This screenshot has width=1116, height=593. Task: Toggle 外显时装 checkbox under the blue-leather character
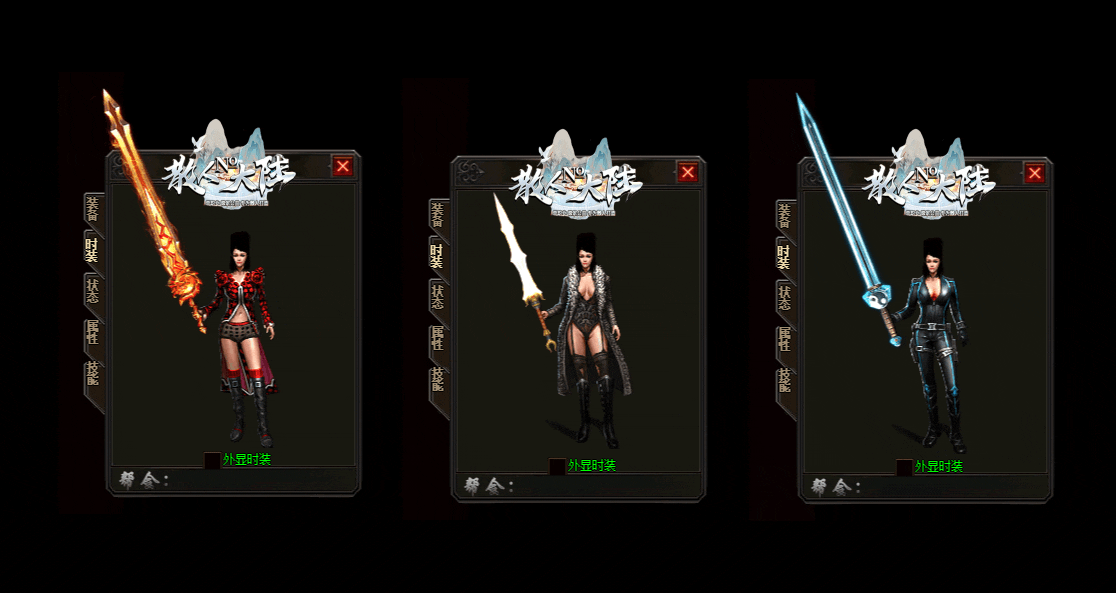pos(904,467)
